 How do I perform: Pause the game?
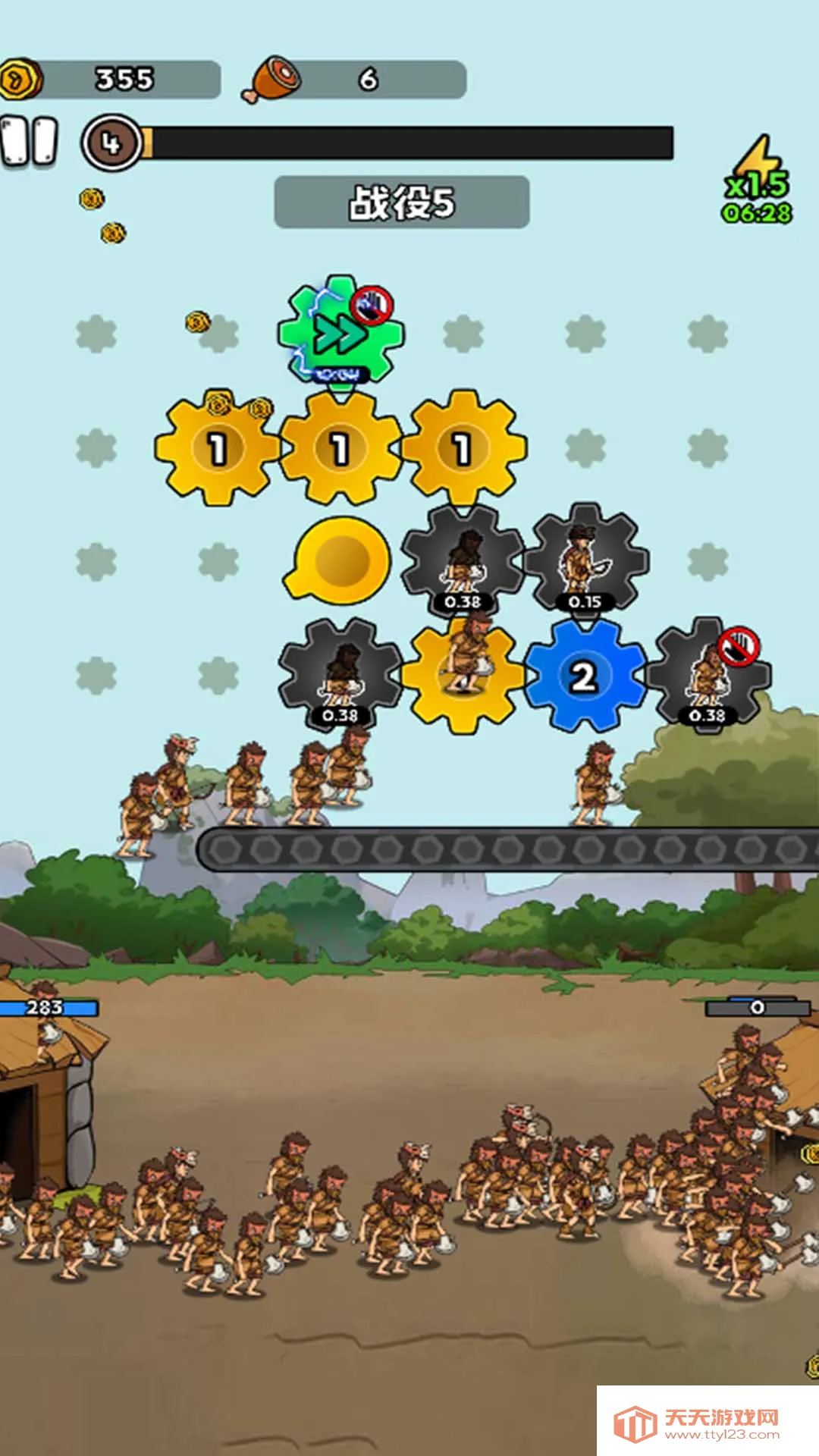click(x=30, y=141)
